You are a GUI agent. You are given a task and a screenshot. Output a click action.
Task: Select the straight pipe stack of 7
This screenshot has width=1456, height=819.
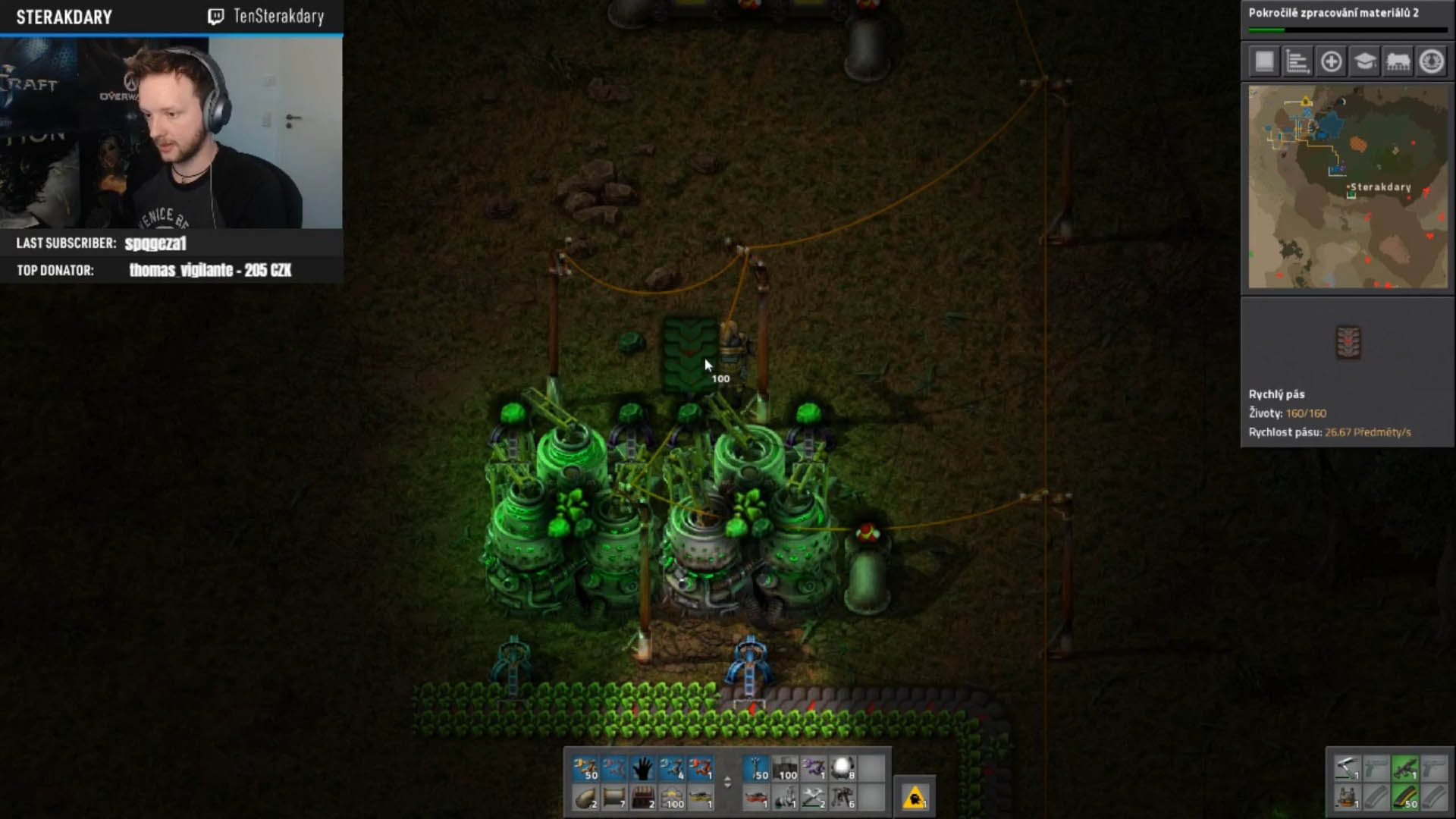point(613,797)
